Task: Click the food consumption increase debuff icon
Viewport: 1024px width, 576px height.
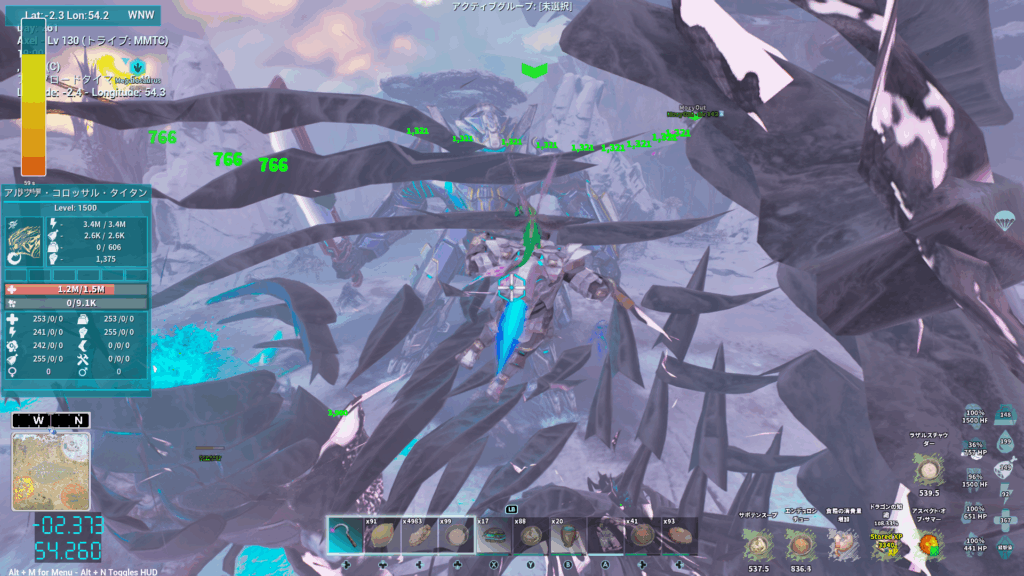Action: pyautogui.click(x=842, y=544)
